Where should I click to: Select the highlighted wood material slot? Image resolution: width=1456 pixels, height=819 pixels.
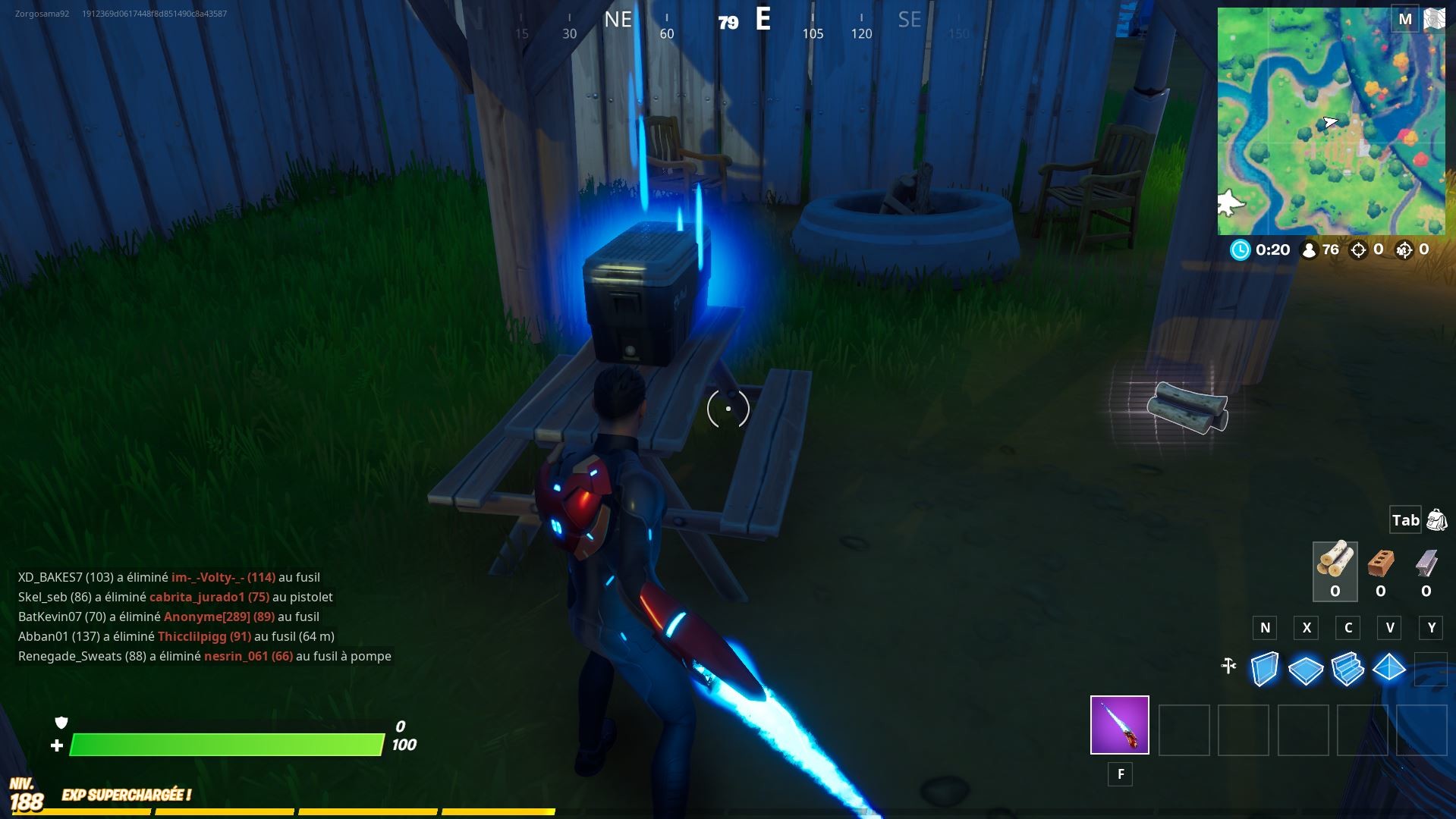[x=1335, y=571]
